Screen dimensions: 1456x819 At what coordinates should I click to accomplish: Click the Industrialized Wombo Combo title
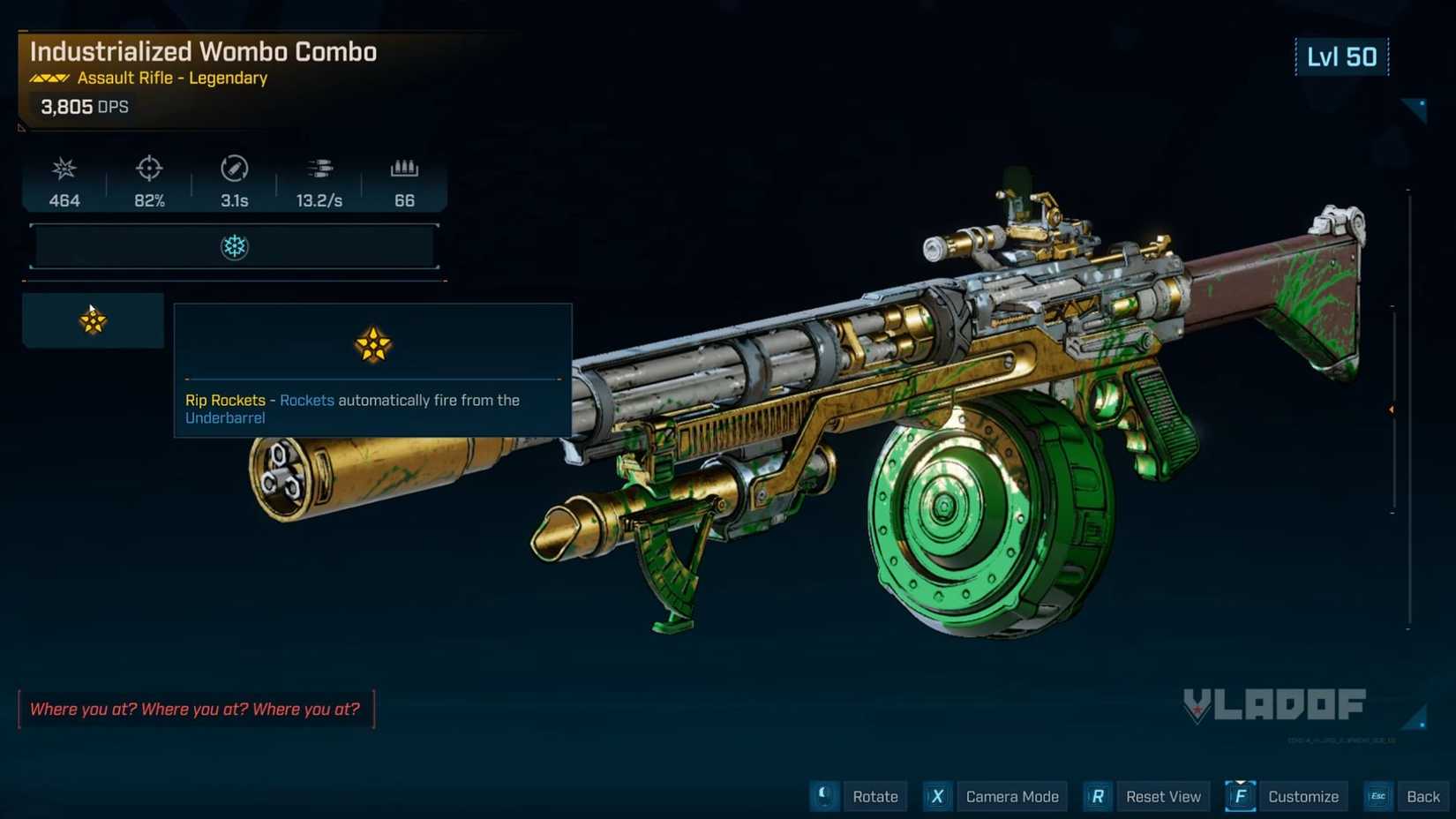point(202,52)
